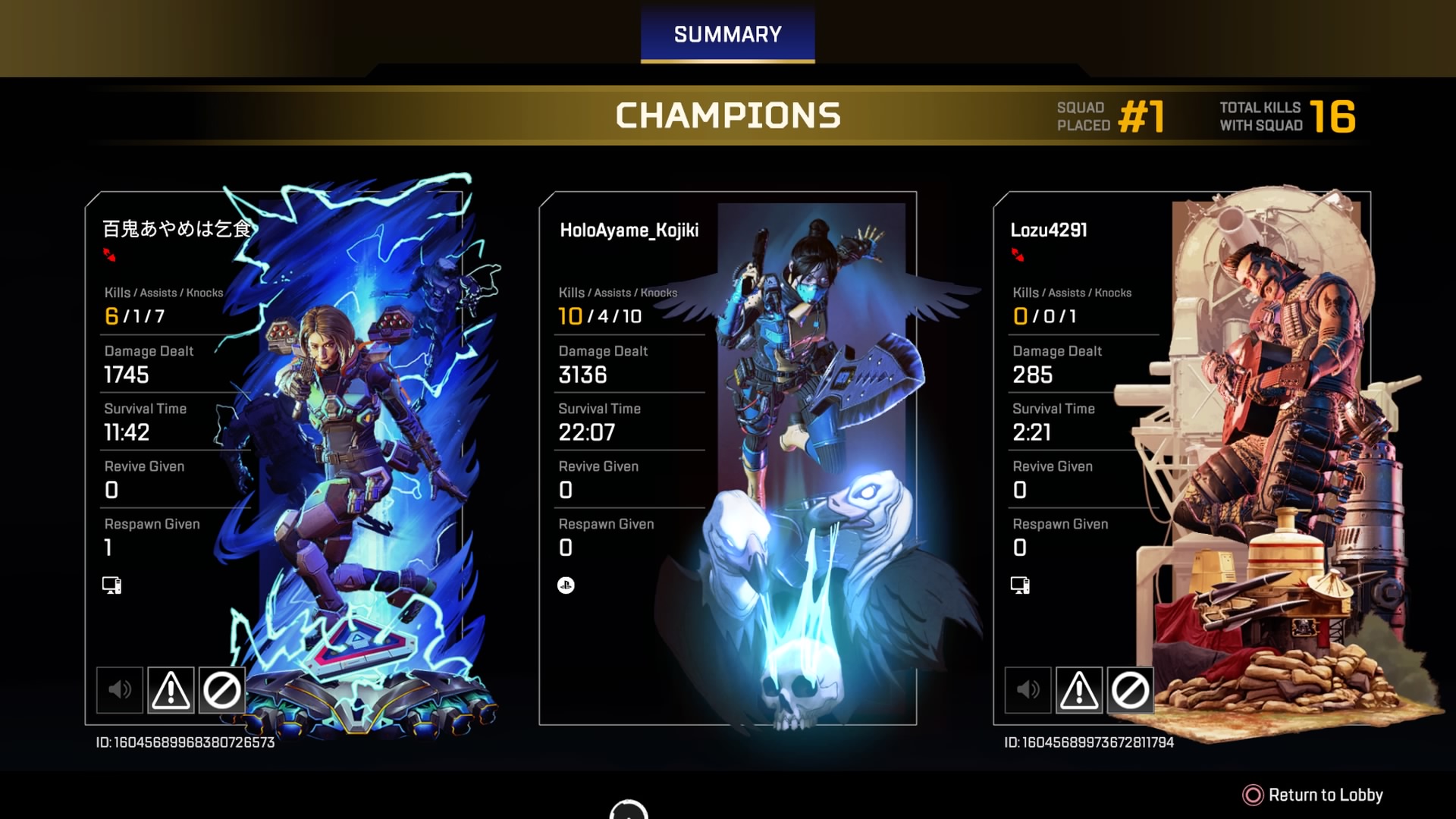The width and height of the screenshot is (1456, 819).
Task: Block Lozu4291 with the circle-slash icon
Action: [x=1130, y=690]
